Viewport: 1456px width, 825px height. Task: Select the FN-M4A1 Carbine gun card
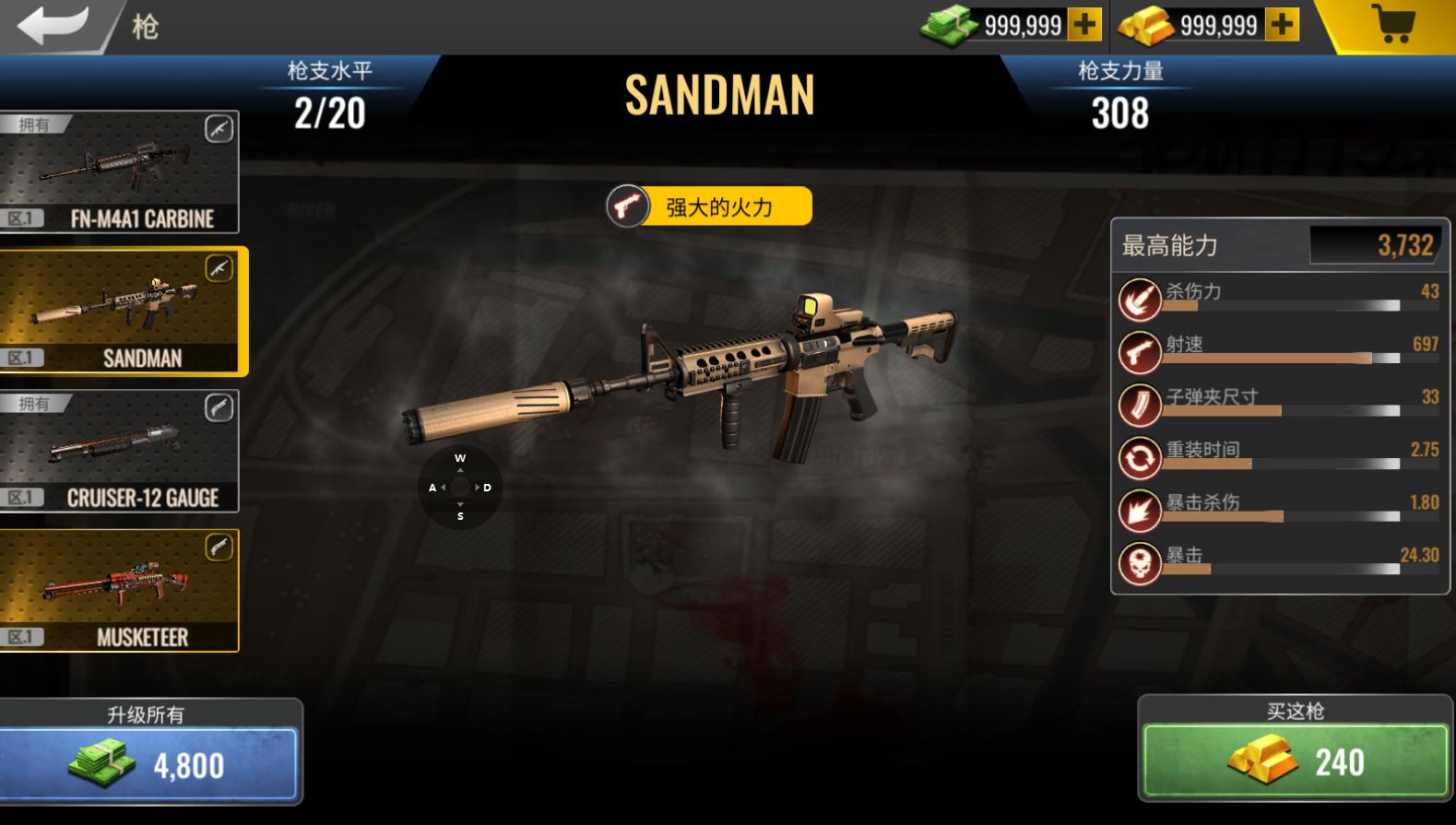point(120,172)
